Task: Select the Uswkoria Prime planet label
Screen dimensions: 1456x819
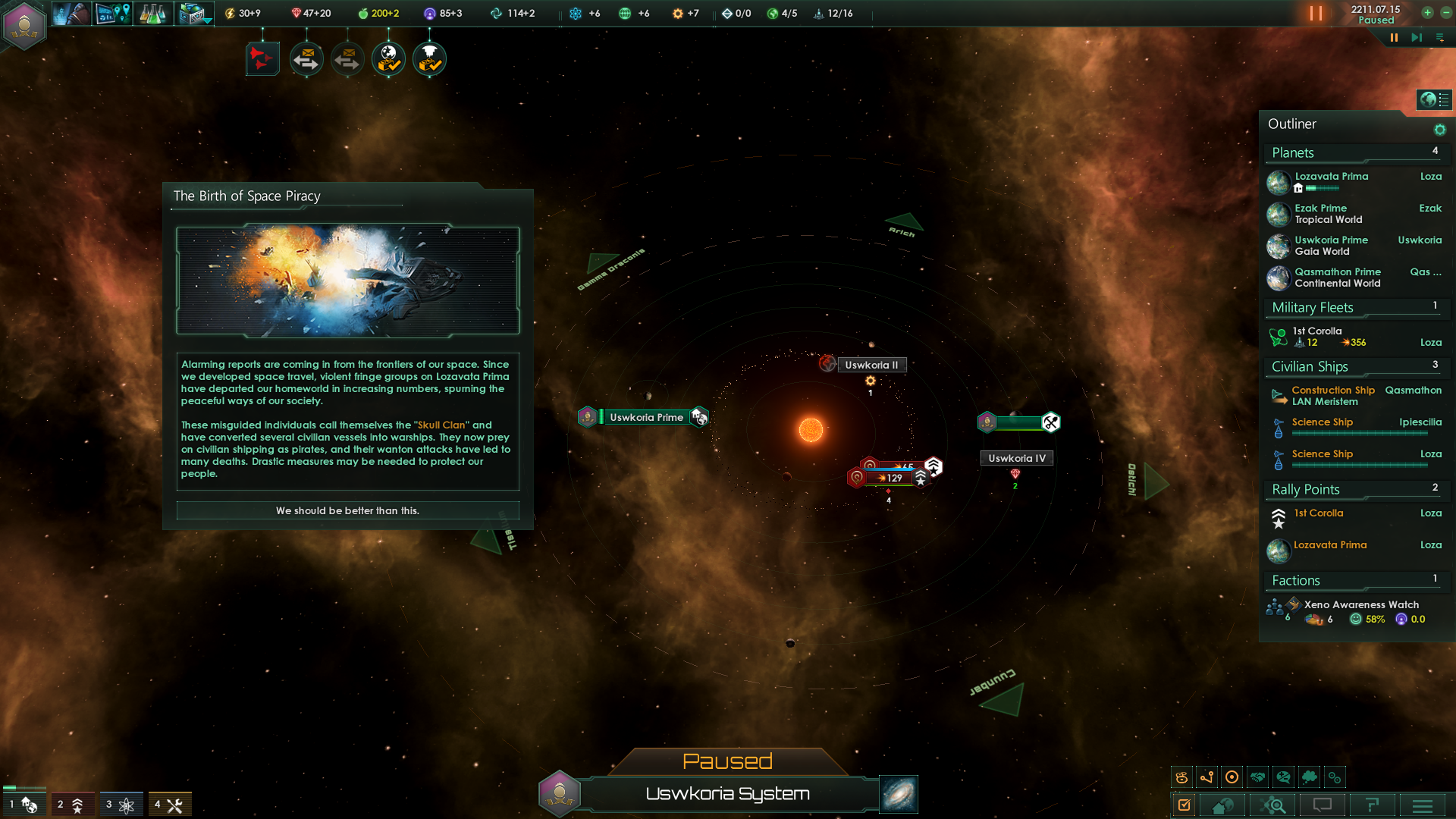Action: coord(646,418)
